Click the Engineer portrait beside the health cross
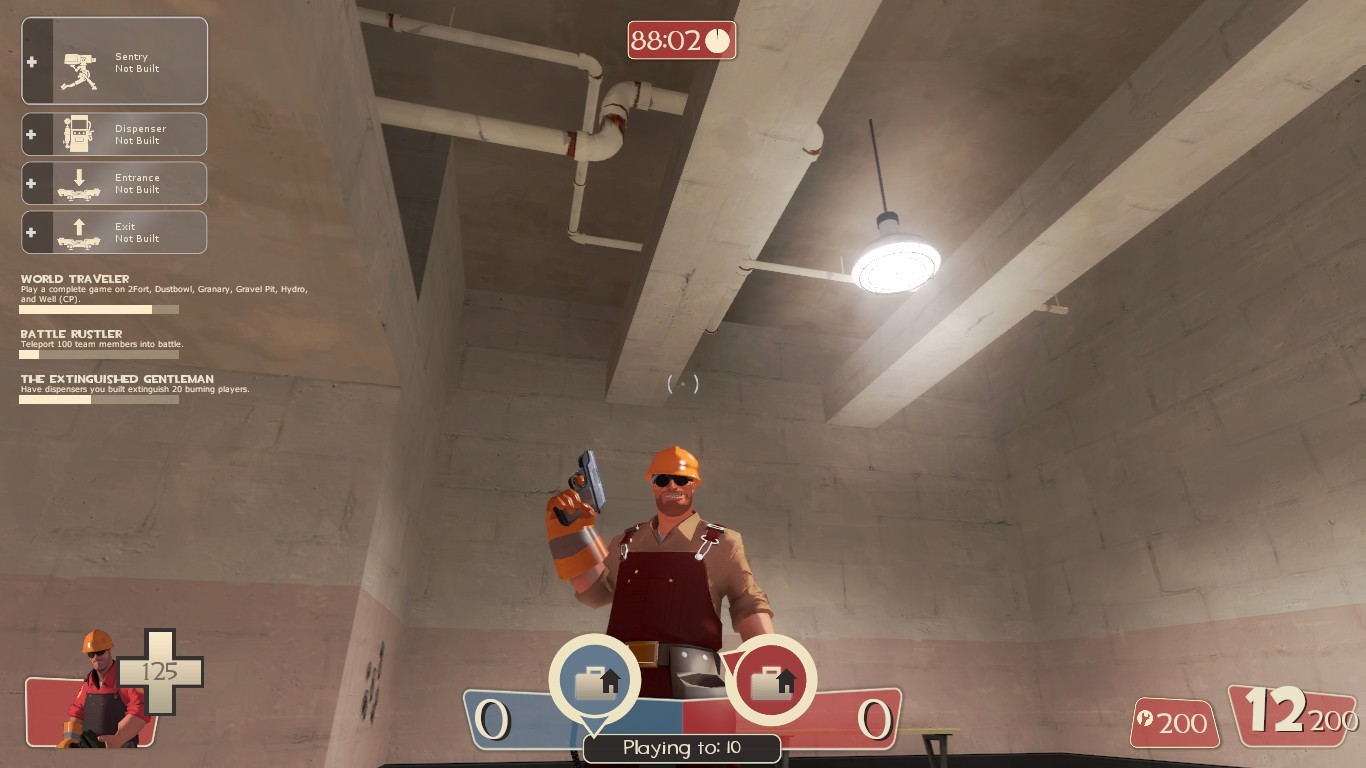The image size is (1366, 768). tap(95, 693)
